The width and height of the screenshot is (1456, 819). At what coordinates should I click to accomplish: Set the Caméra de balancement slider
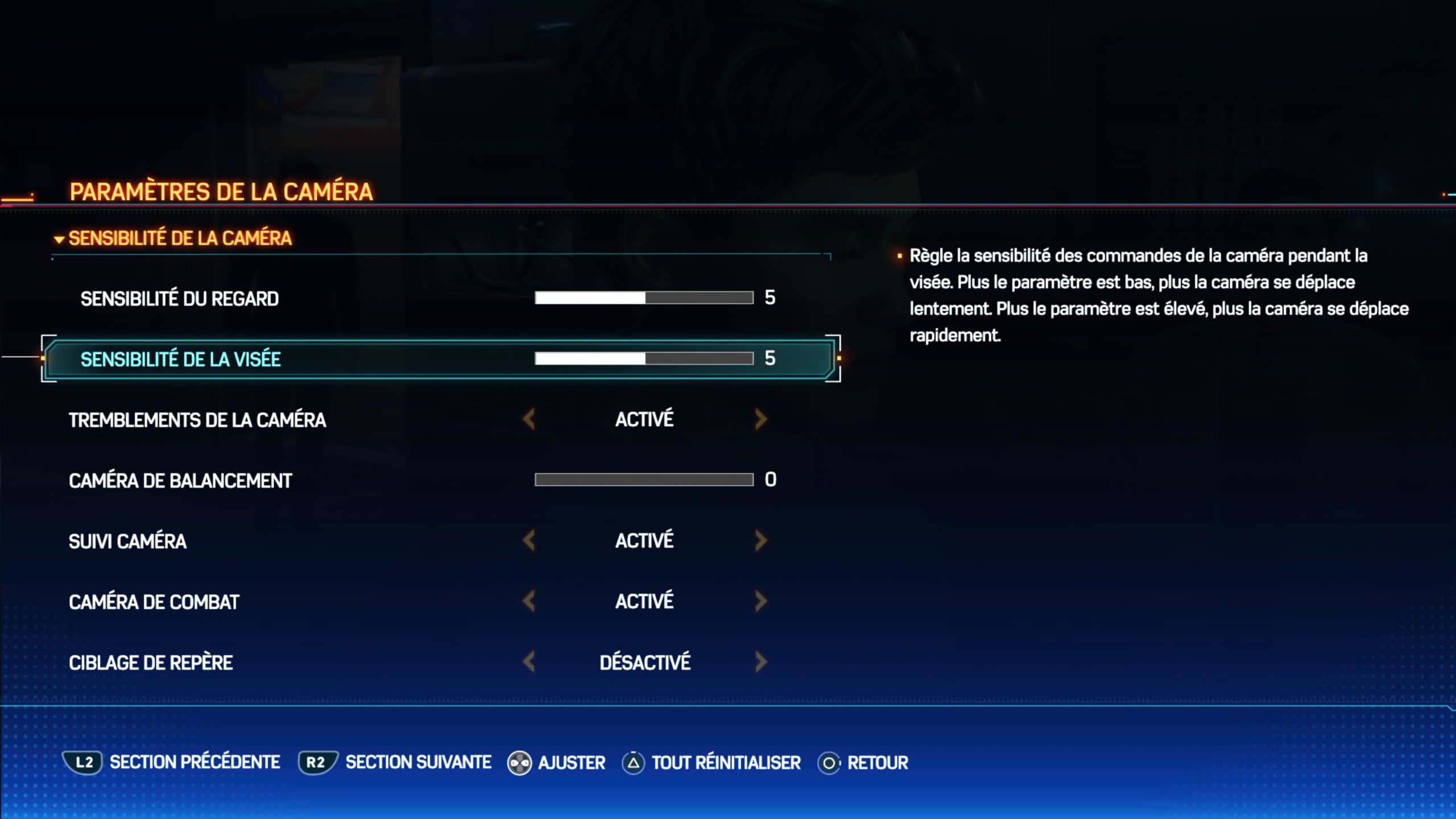coord(644,480)
